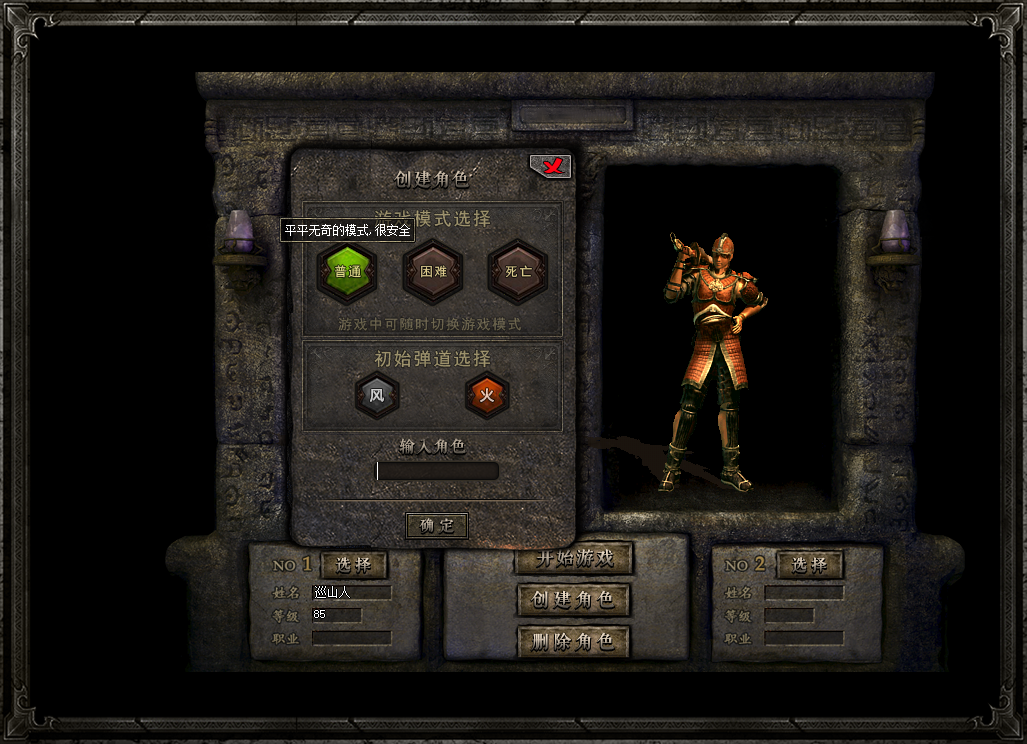Start the game with 开始游戏
The height and width of the screenshot is (744, 1027).
pyautogui.click(x=574, y=560)
